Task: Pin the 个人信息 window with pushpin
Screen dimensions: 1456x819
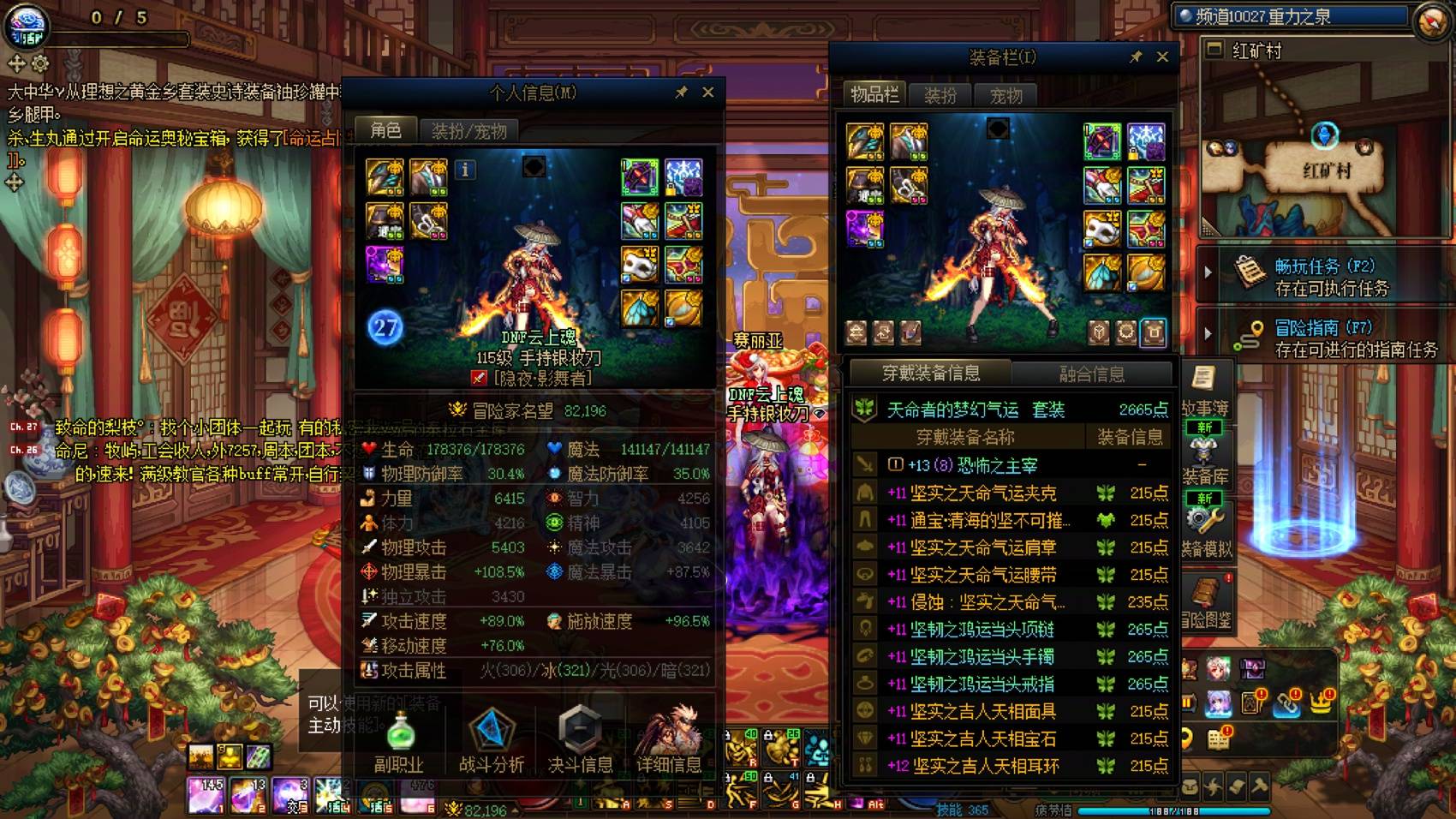Action: [x=683, y=92]
